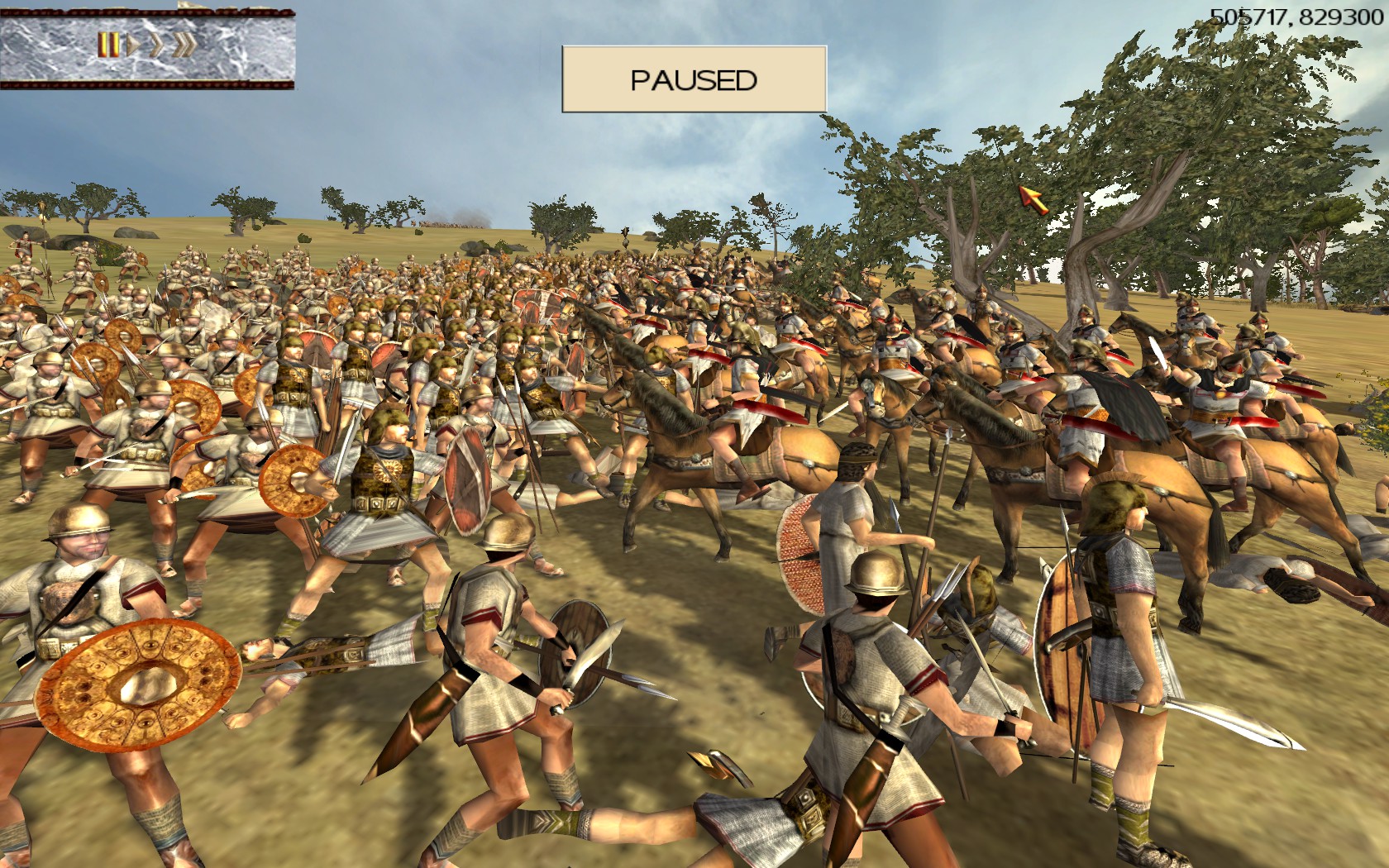Click the highlighted pause button

pyautogui.click(x=107, y=44)
